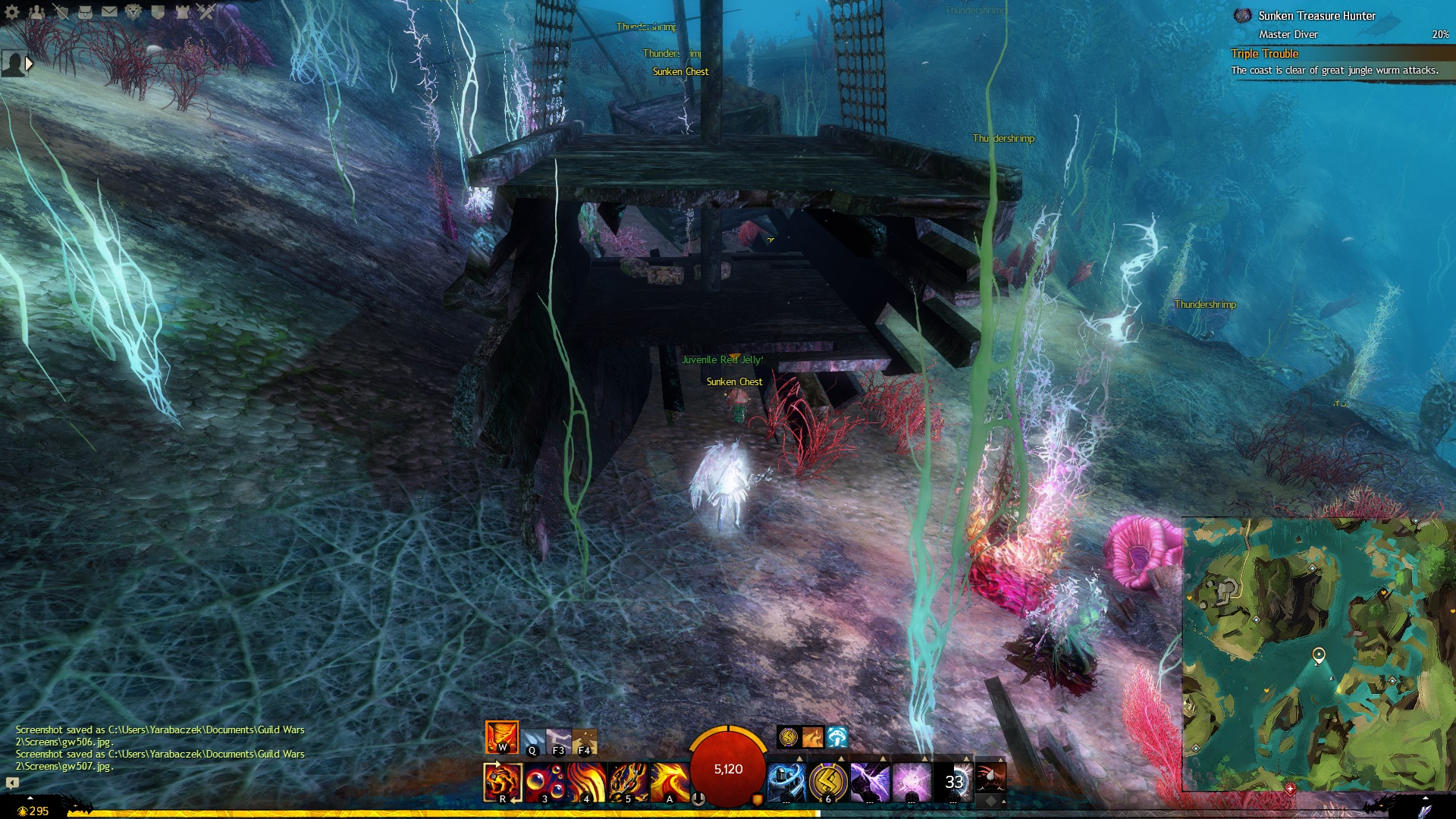The height and width of the screenshot is (819, 1456).
Task: Select the Triple Trouble event objective
Action: point(1265,54)
